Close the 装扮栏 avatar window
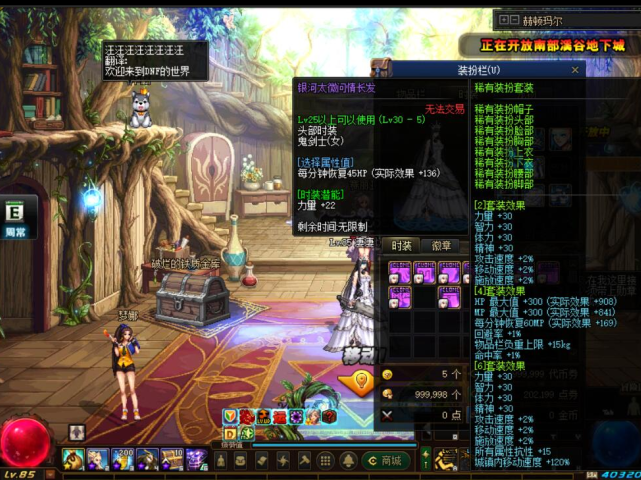Viewport: 641px width, 480px height. (x=575, y=70)
